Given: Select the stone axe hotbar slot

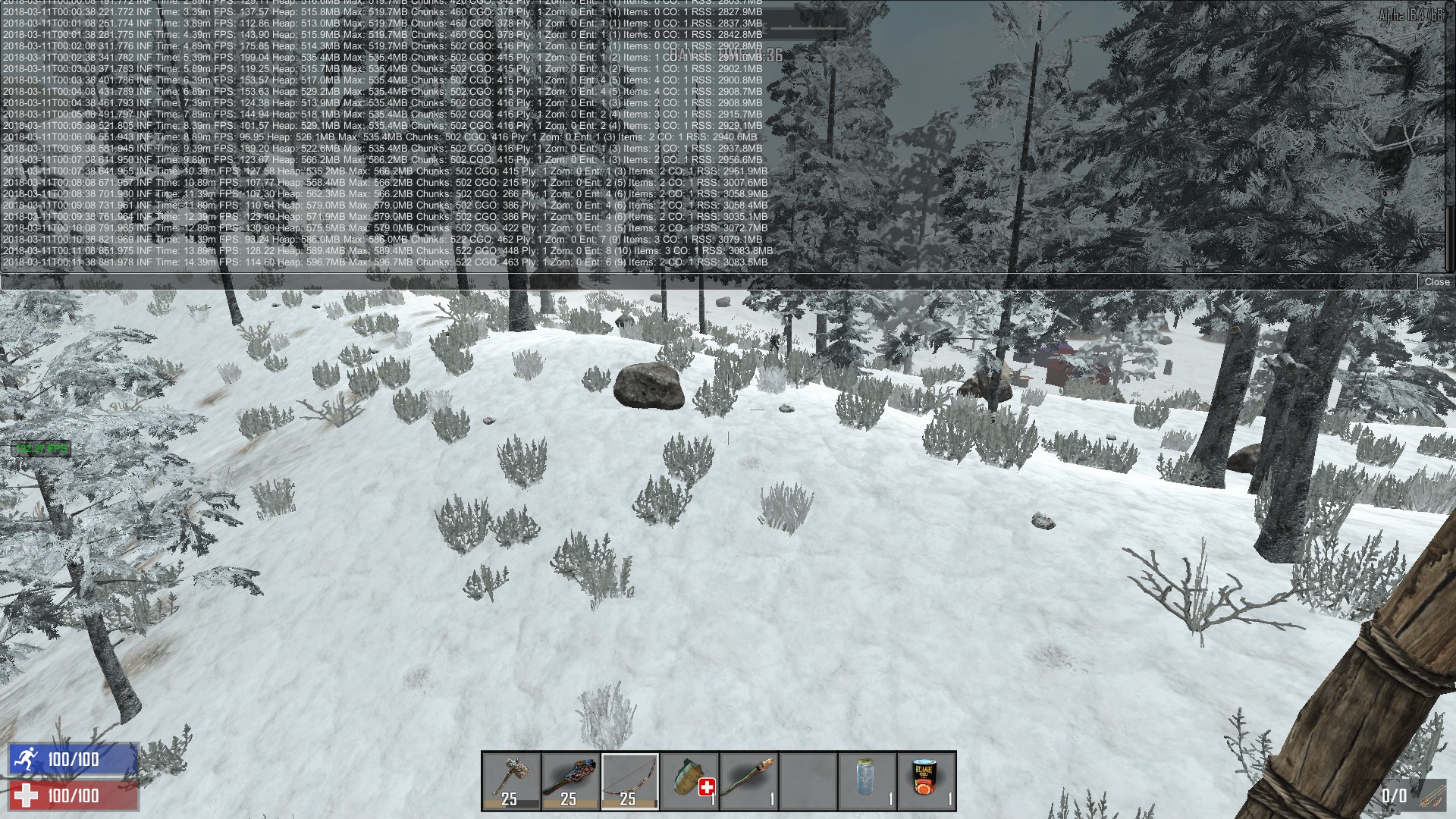Looking at the screenshot, I should [512, 781].
